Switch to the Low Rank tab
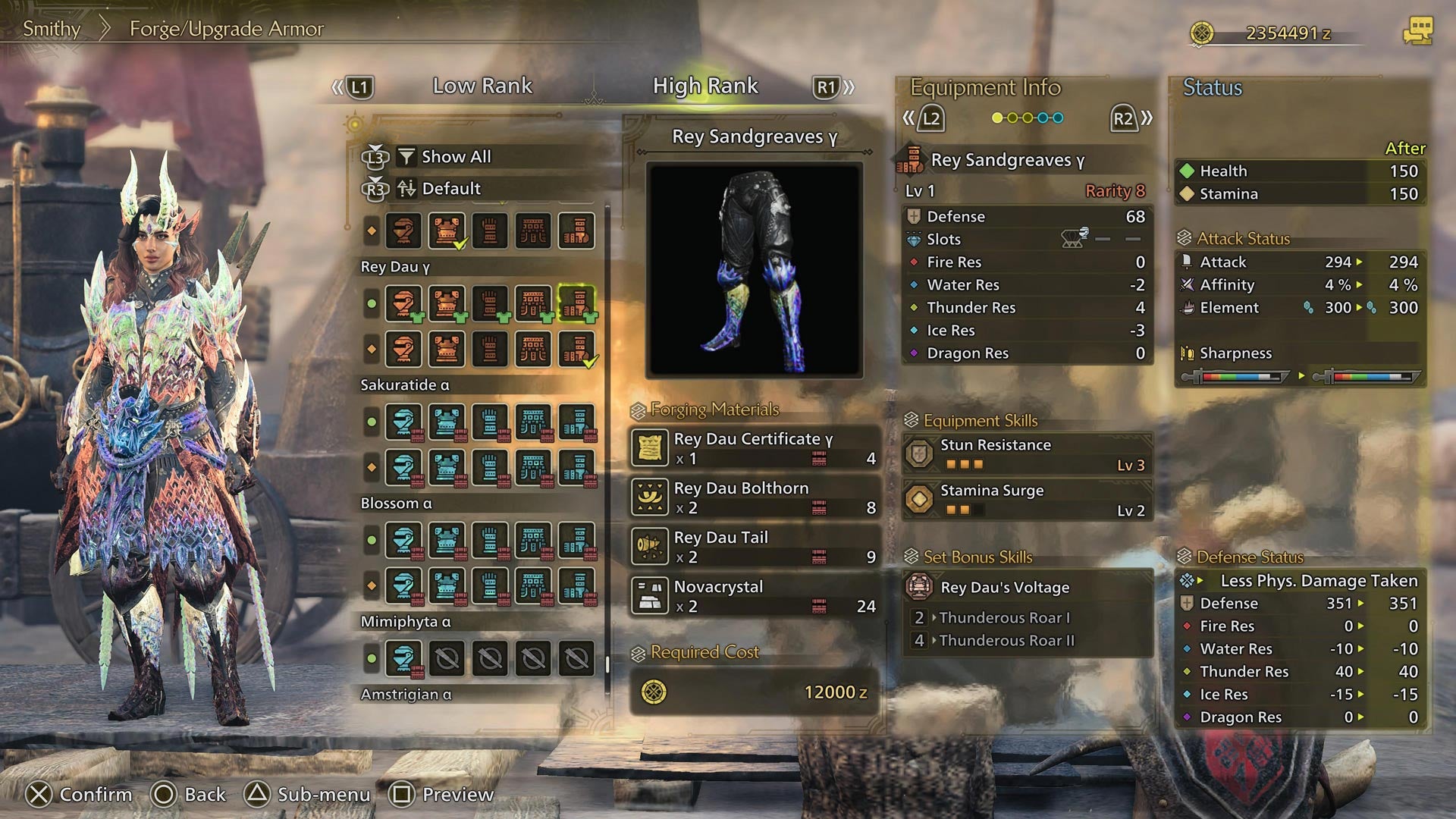Image resolution: width=1456 pixels, height=819 pixels. (x=482, y=86)
